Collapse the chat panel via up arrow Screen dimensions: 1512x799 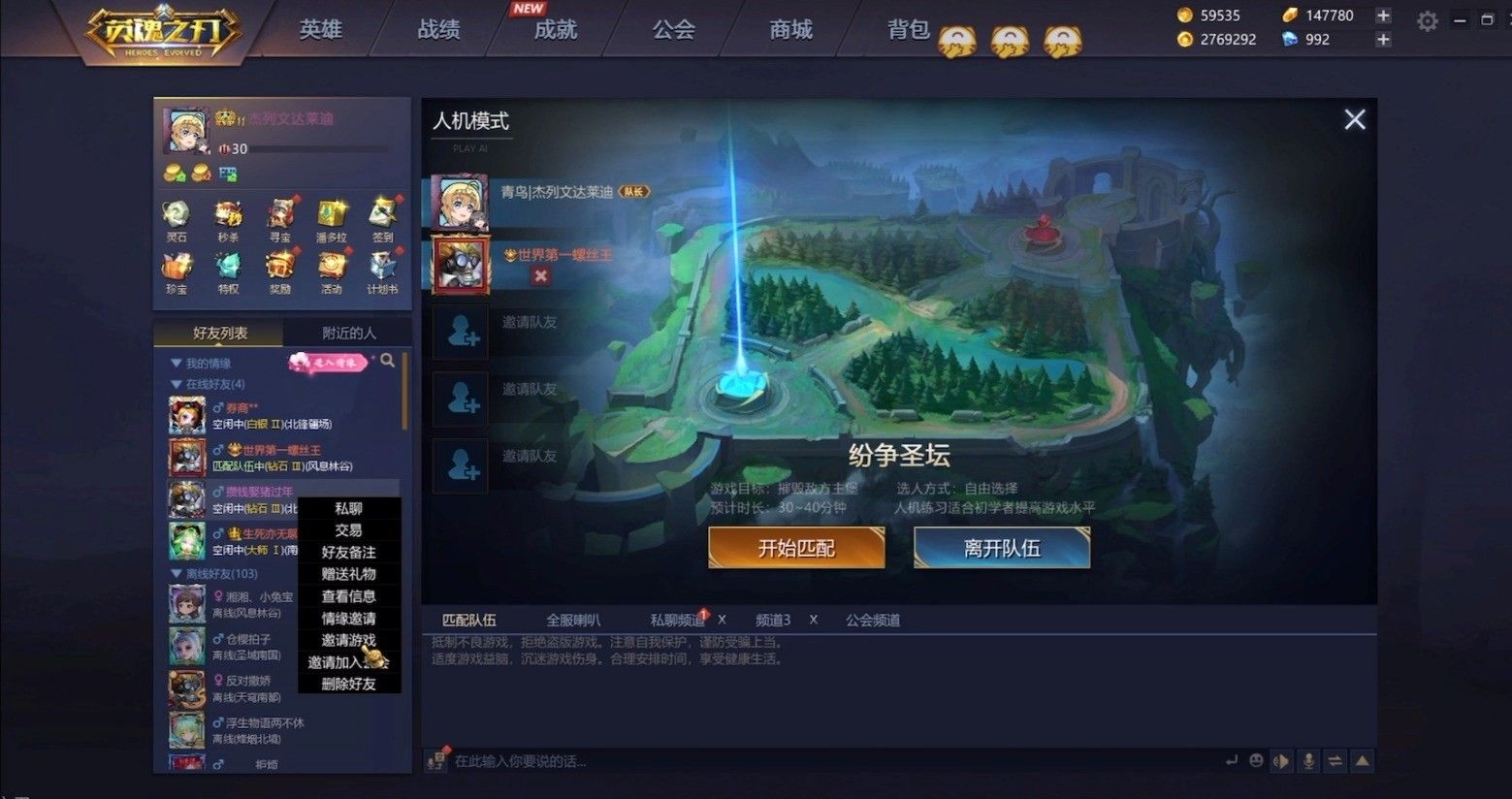(1362, 762)
